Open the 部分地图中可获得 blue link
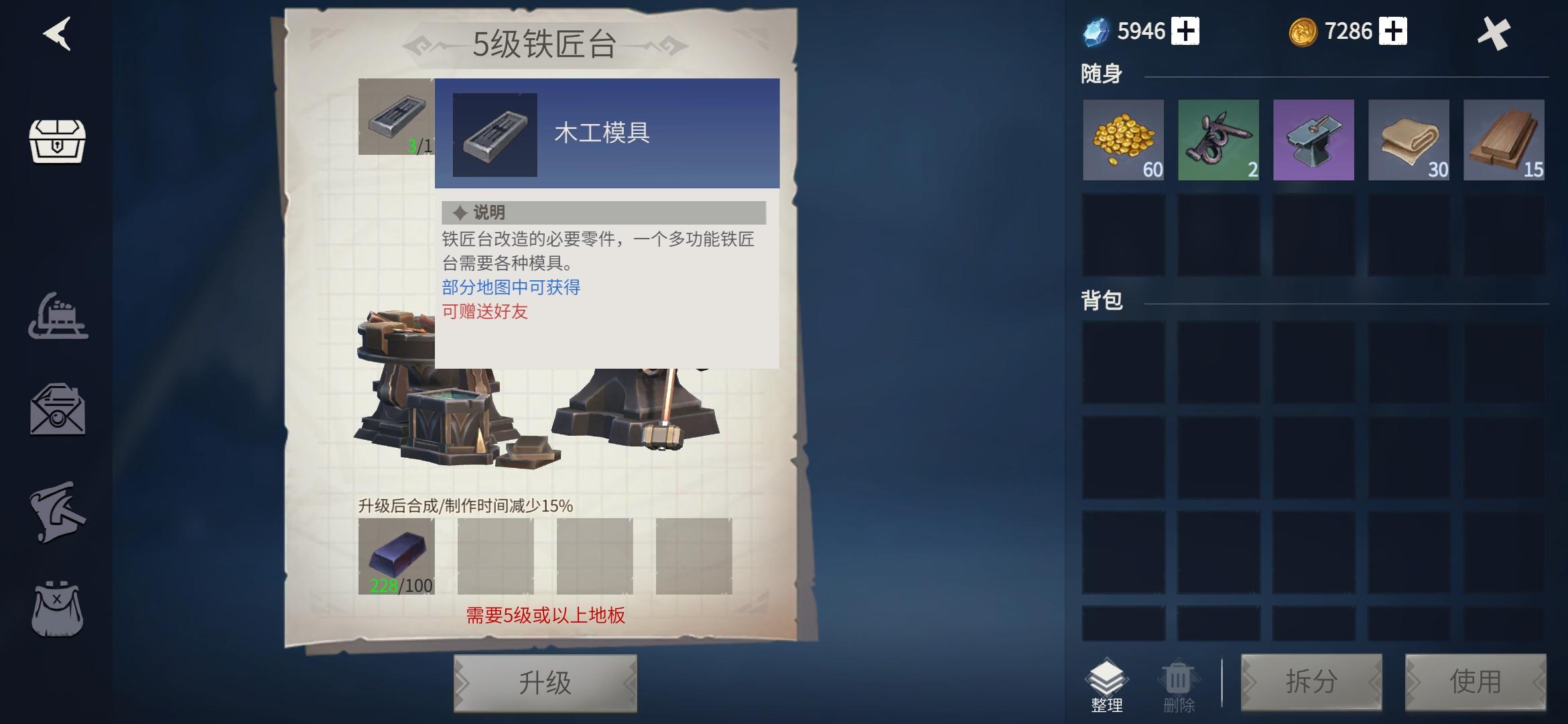Image resolution: width=1568 pixels, height=724 pixels. point(511,286)
